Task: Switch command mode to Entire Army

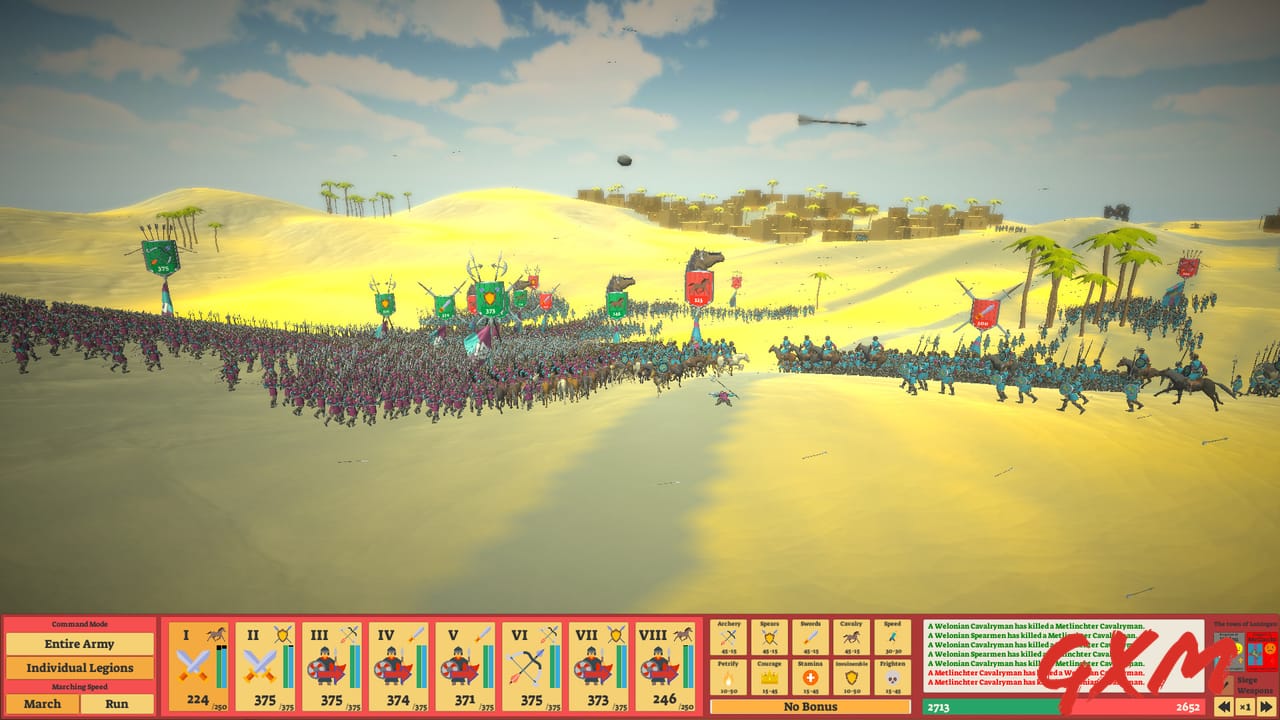Action: pyautogui.click(x=80, y=644)
